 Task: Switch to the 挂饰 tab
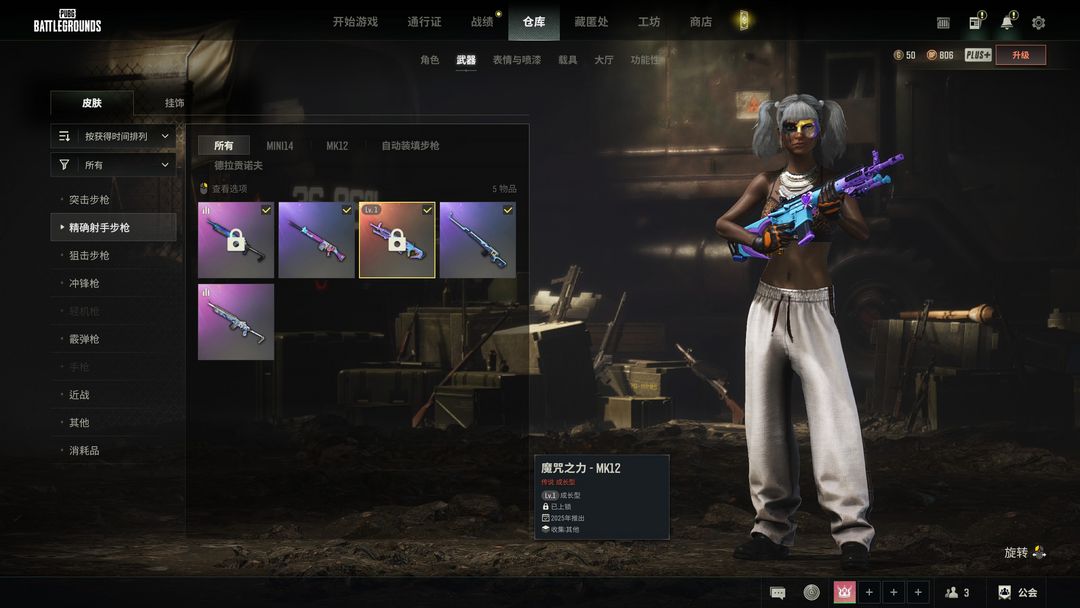coord(174,103)
